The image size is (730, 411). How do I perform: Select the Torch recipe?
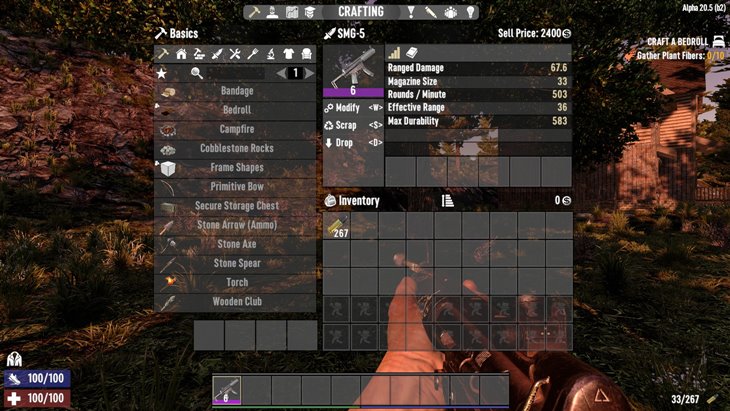[236, 283]
